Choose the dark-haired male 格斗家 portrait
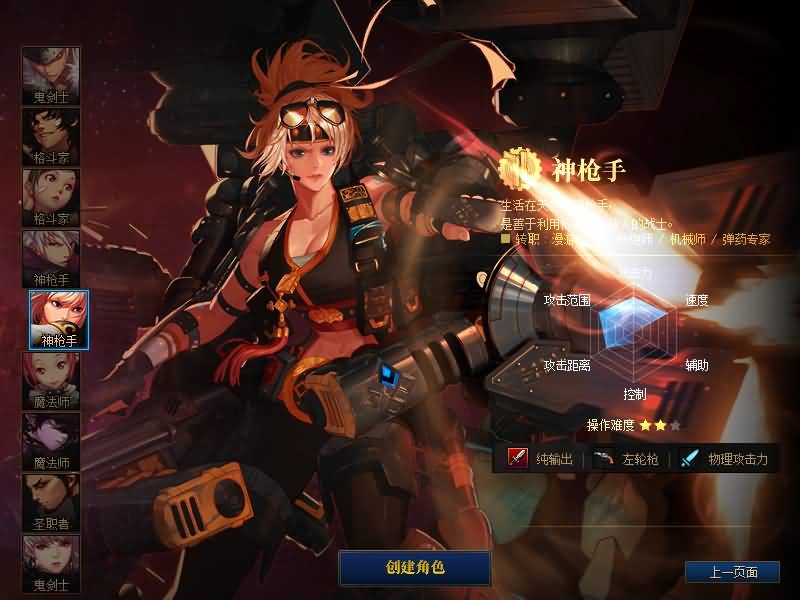The height and width of the screenshot is (600, 800). coord(51,136)
